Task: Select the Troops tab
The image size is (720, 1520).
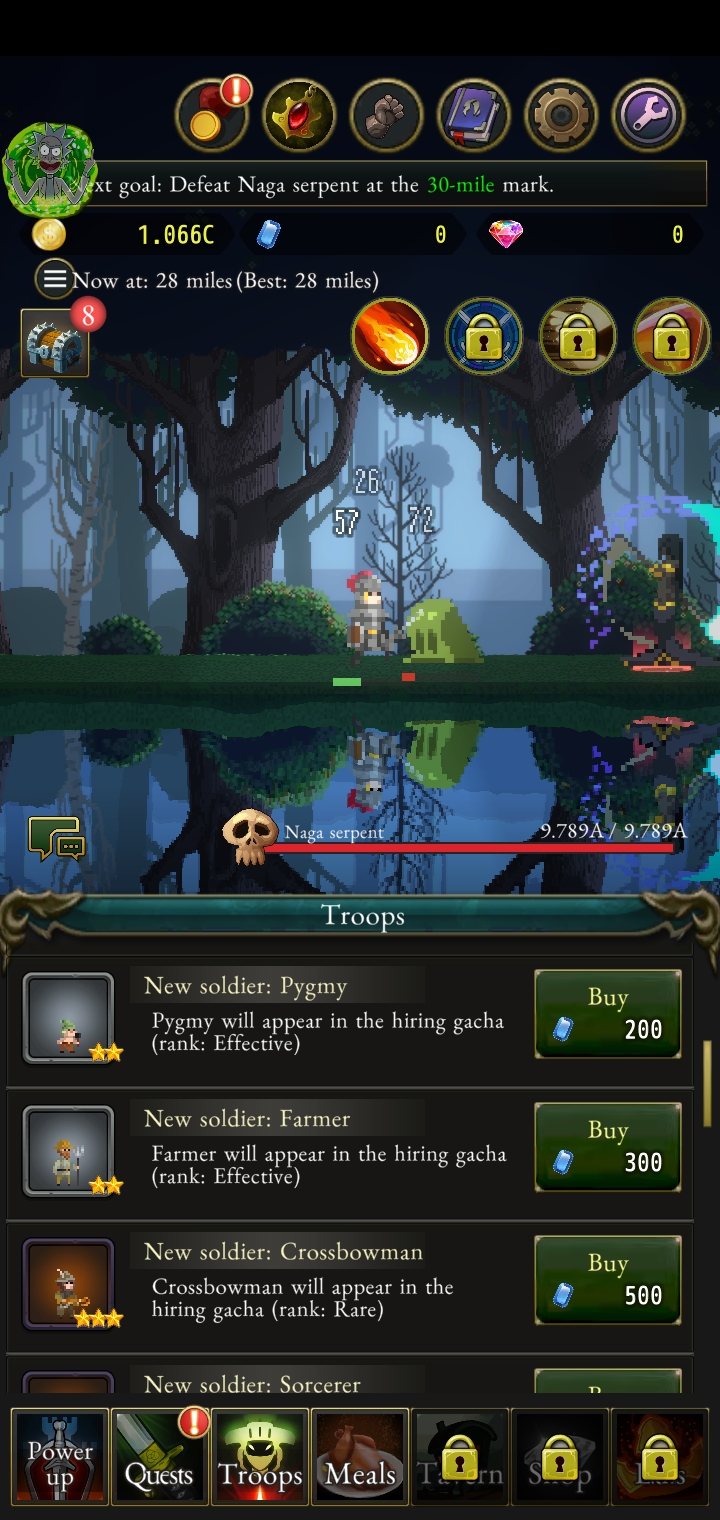Action: [260, 1457]
